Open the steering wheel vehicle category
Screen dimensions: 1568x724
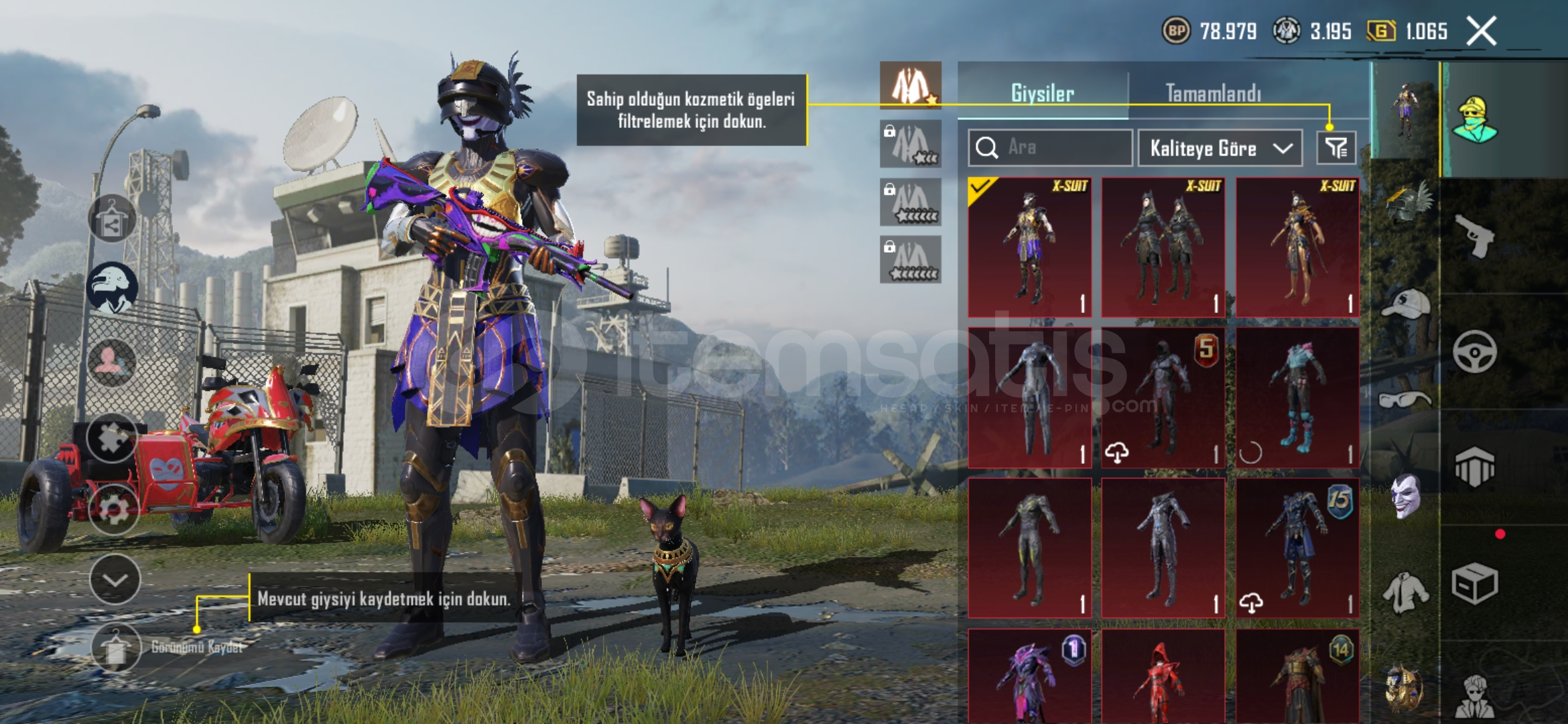[x=1474, y=351]
